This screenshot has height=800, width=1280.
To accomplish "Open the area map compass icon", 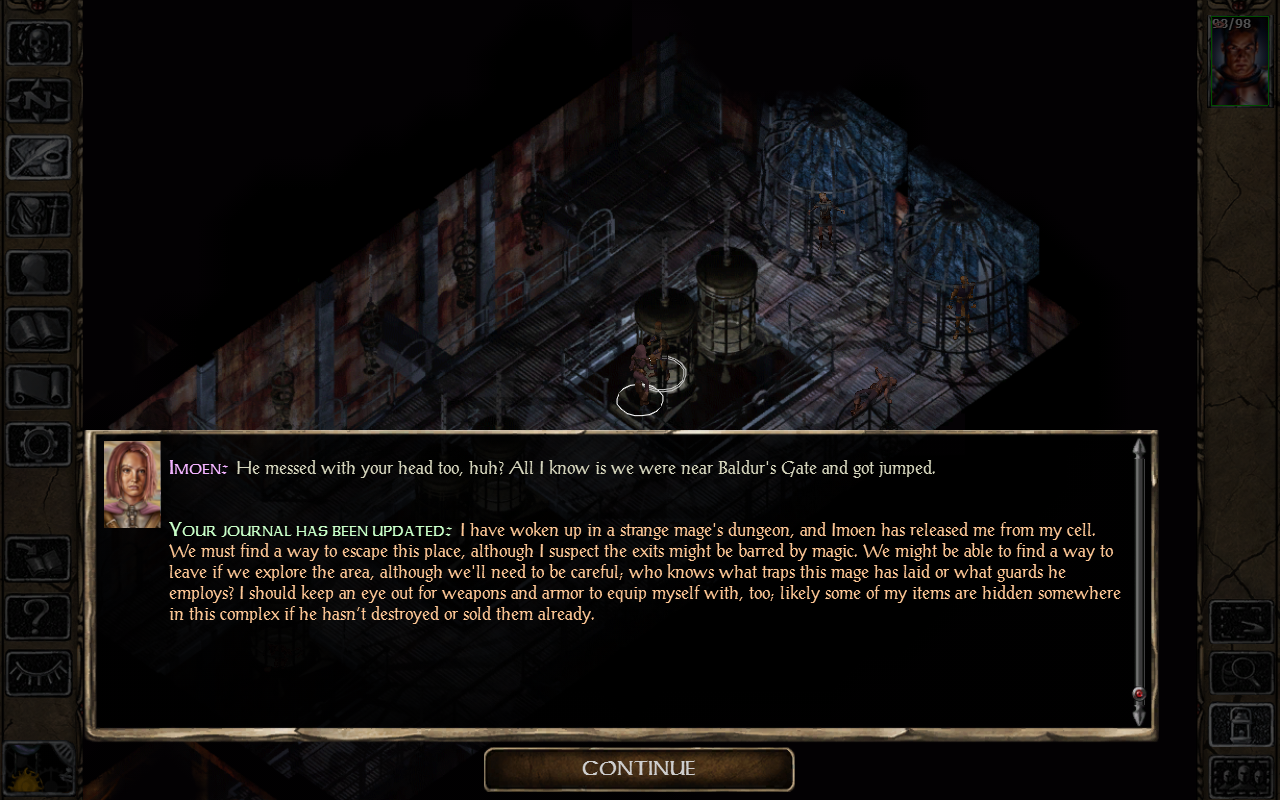I will pyautogui.click(x=39, y=98).
